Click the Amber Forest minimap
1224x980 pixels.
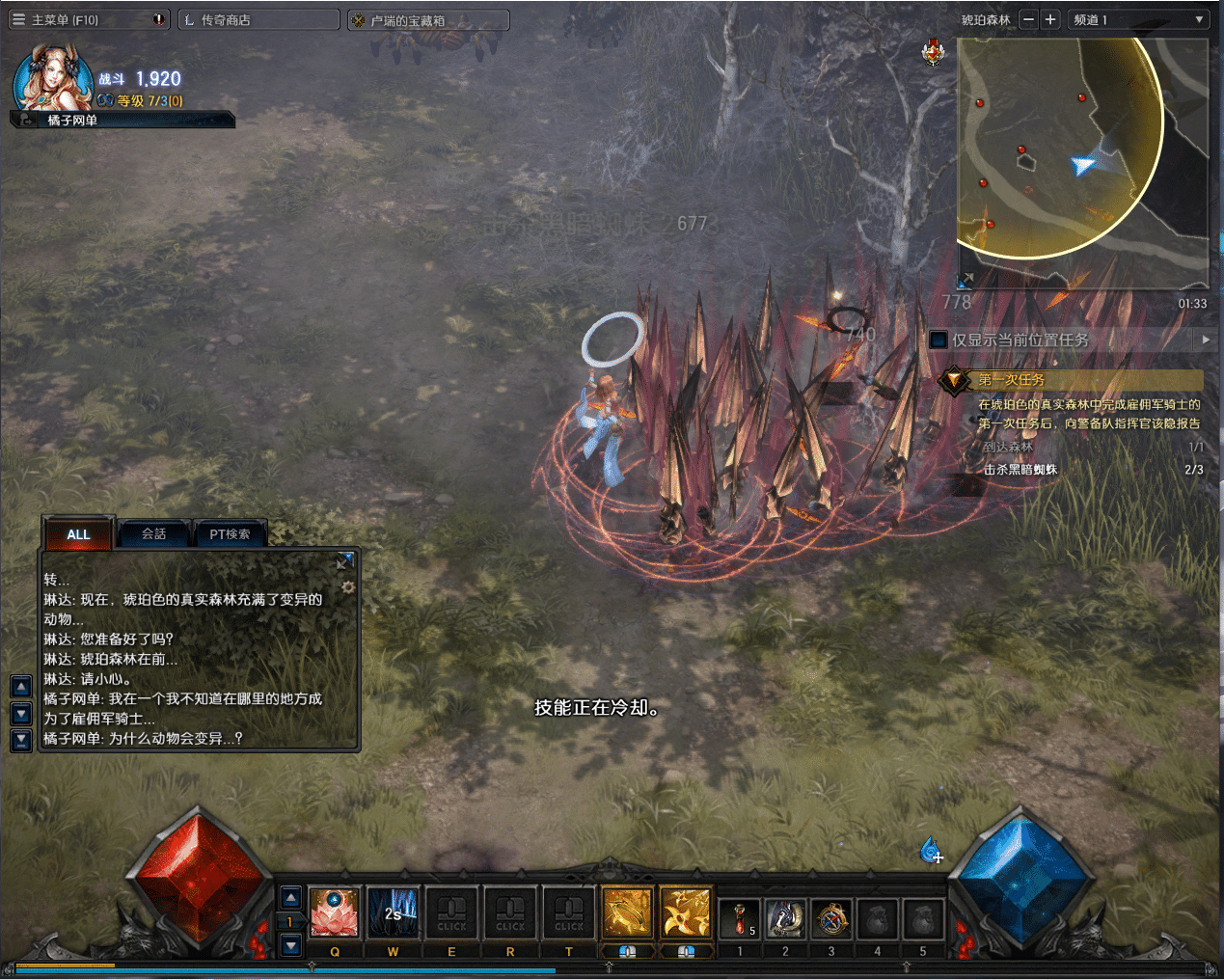1082,162
